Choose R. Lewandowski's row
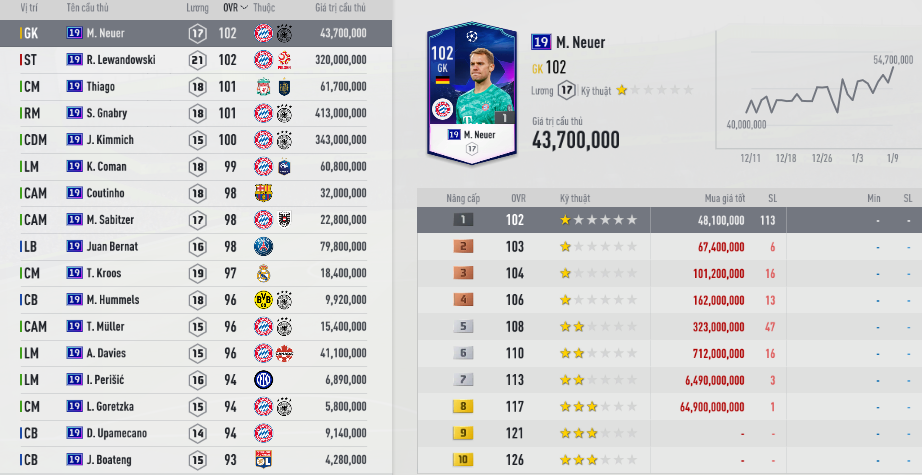922x475 pixels. tap(120, 60)
